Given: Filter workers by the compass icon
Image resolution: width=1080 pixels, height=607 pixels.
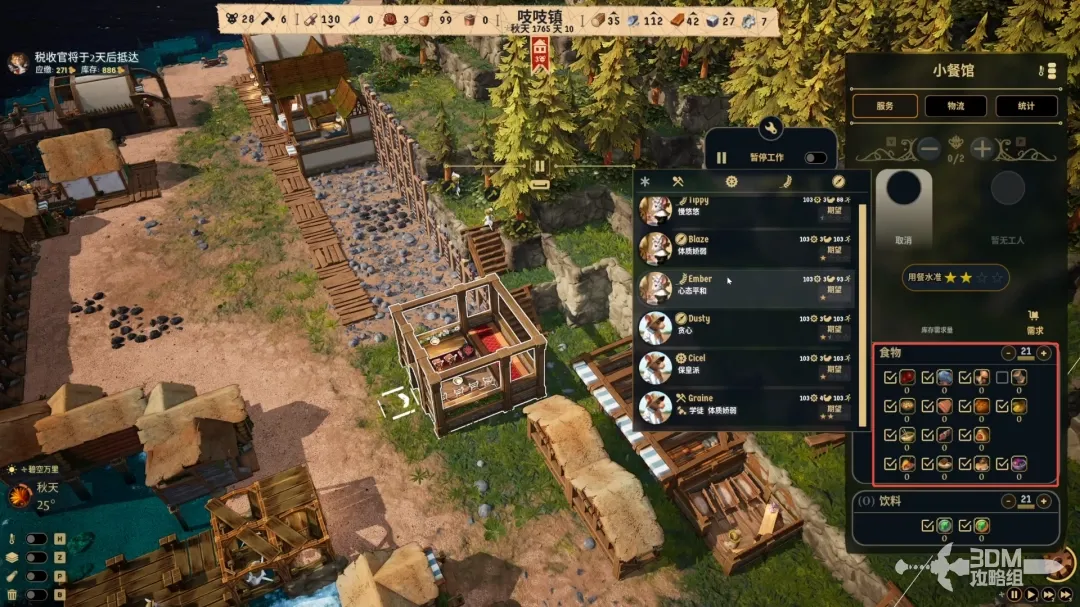Looking at the screenshot, I should pos(838,181).
